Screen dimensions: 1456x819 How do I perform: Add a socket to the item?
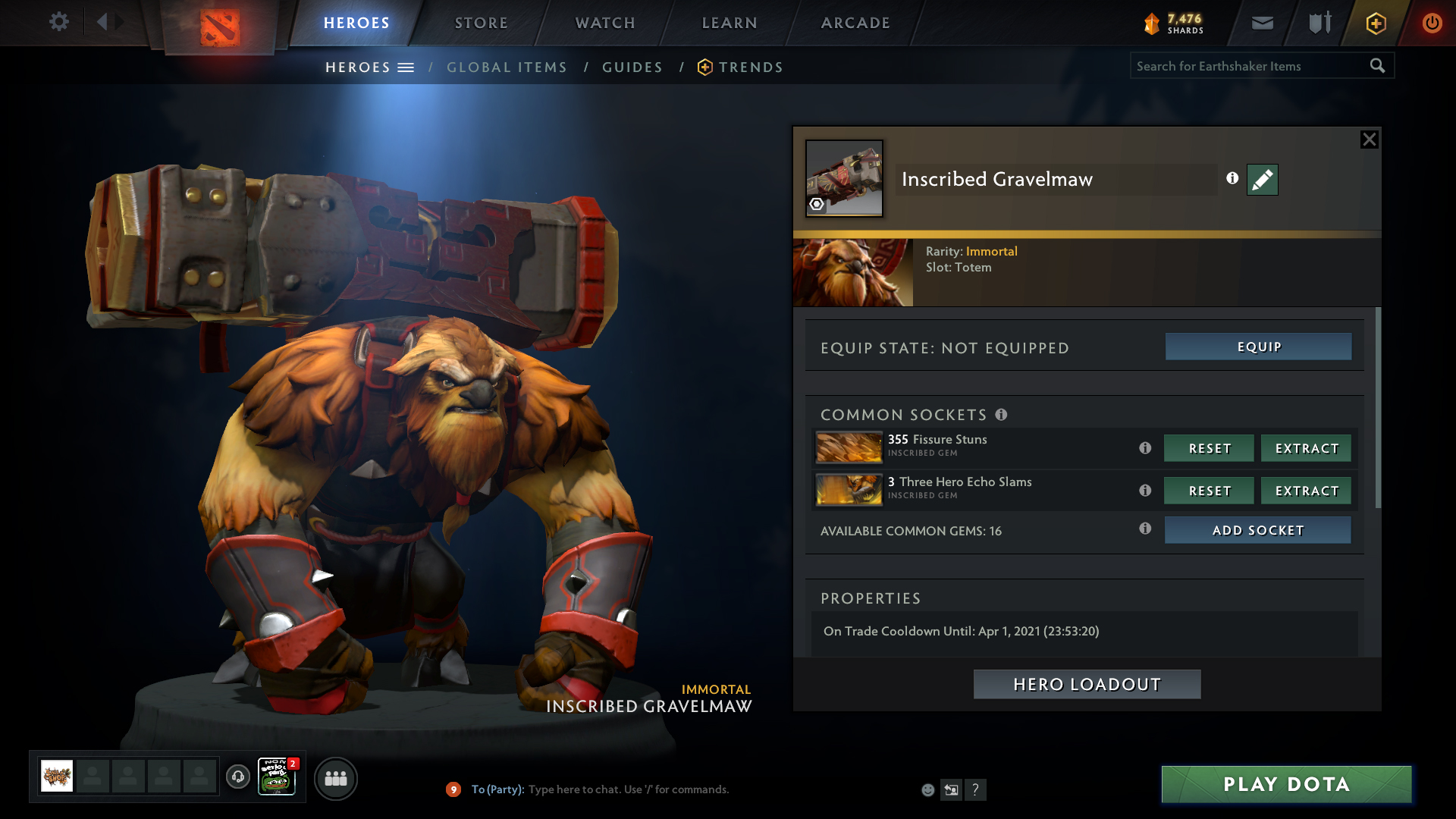1257,530
